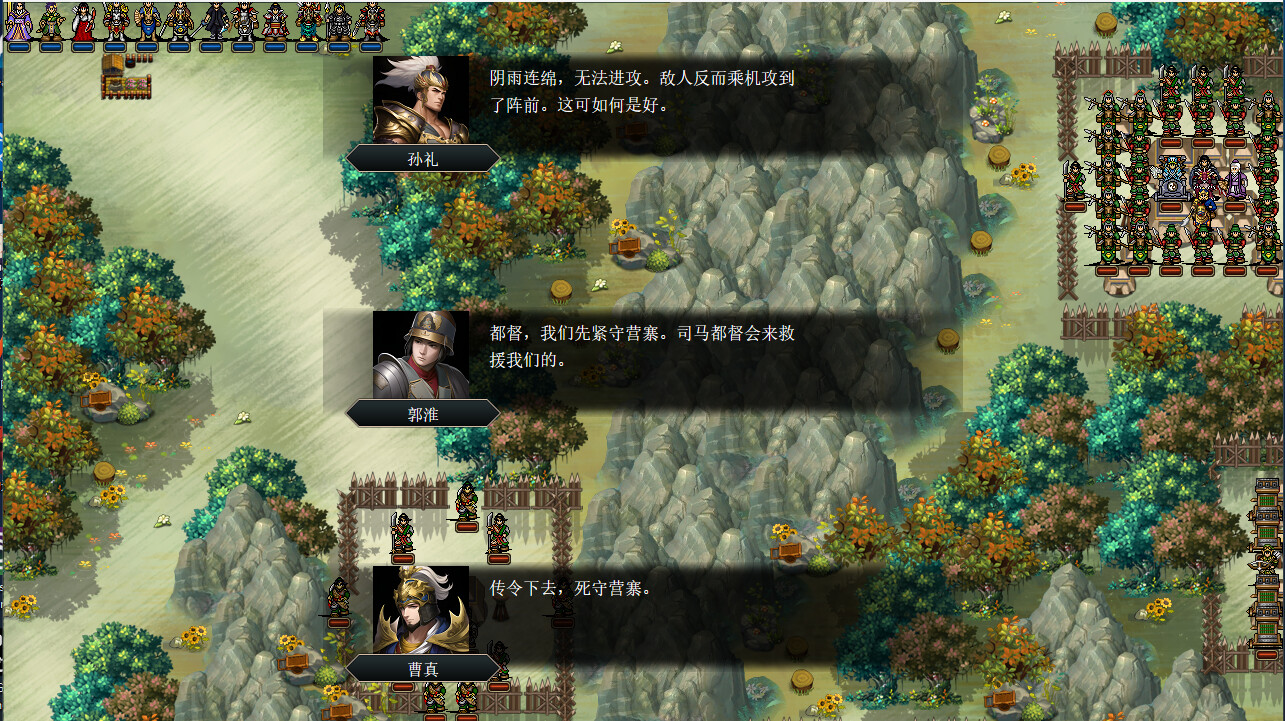1285x721 pixels.
Task: Click the purple-robed advisor beside Zhuge Liang
Action: [x=1236, y=178]
